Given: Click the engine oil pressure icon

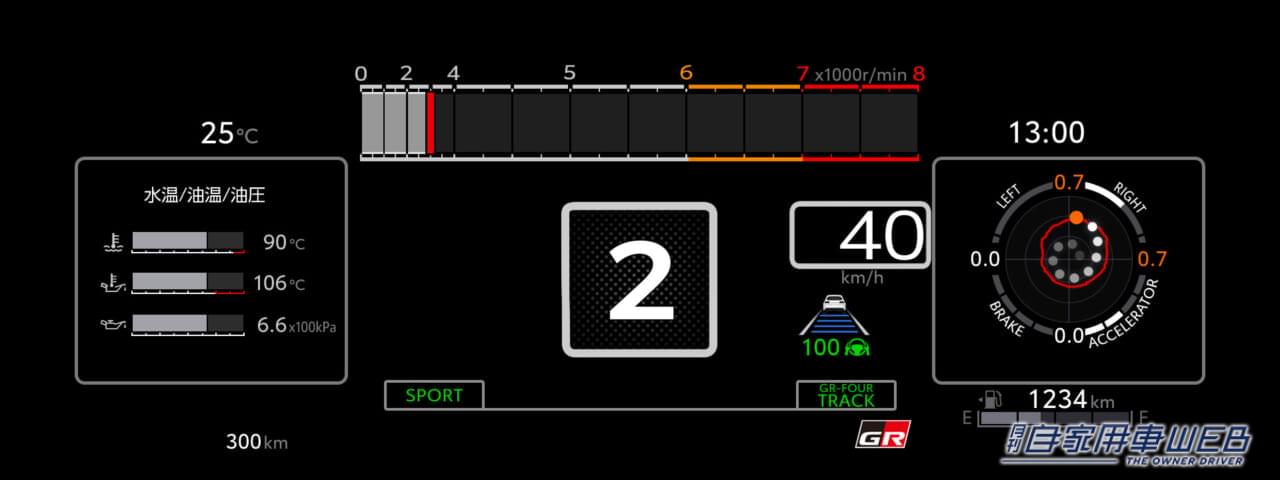Looking at the screenshot, I should click(111, 324).
